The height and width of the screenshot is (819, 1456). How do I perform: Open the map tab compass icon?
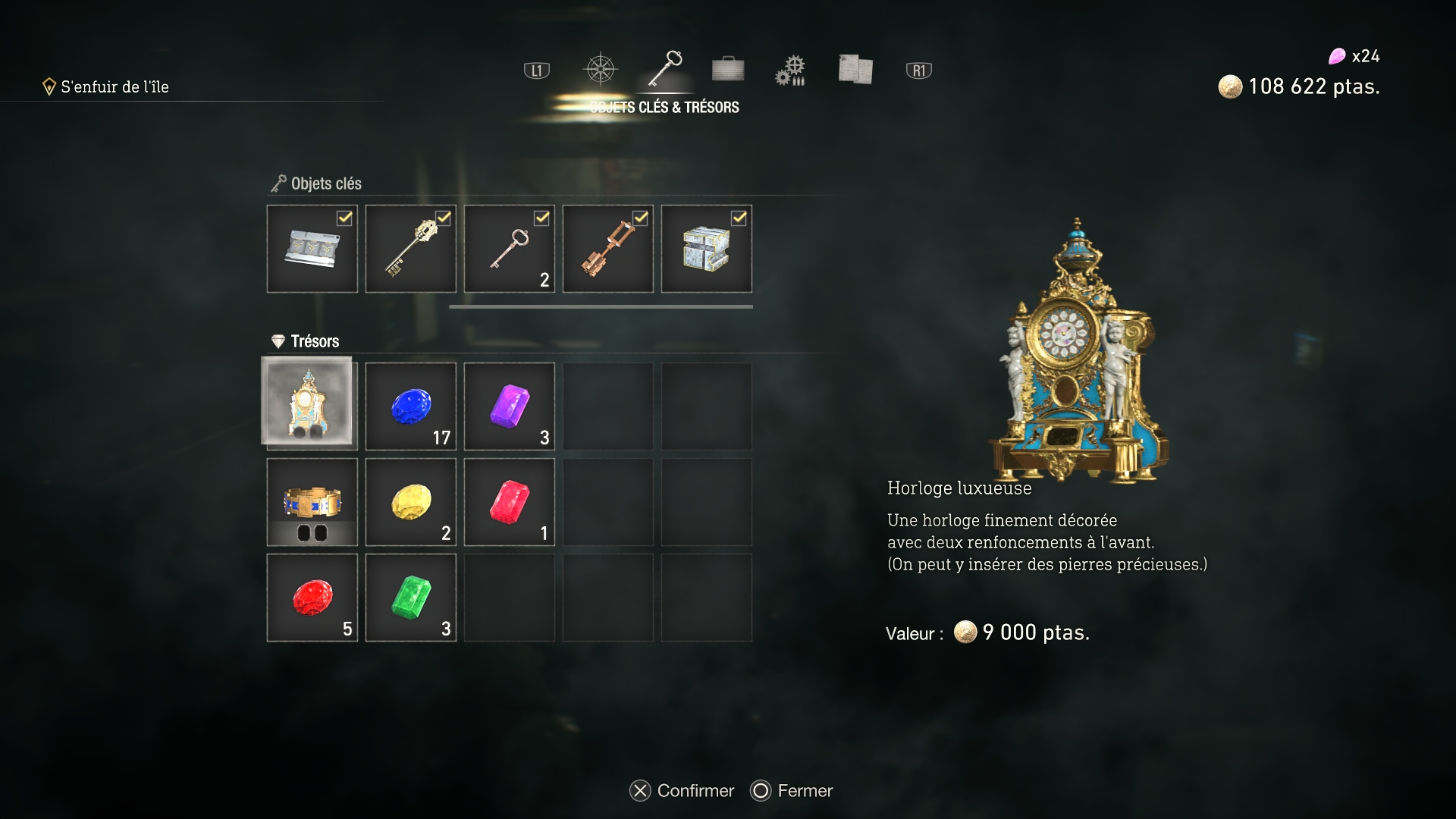click(x=600, y=70)
